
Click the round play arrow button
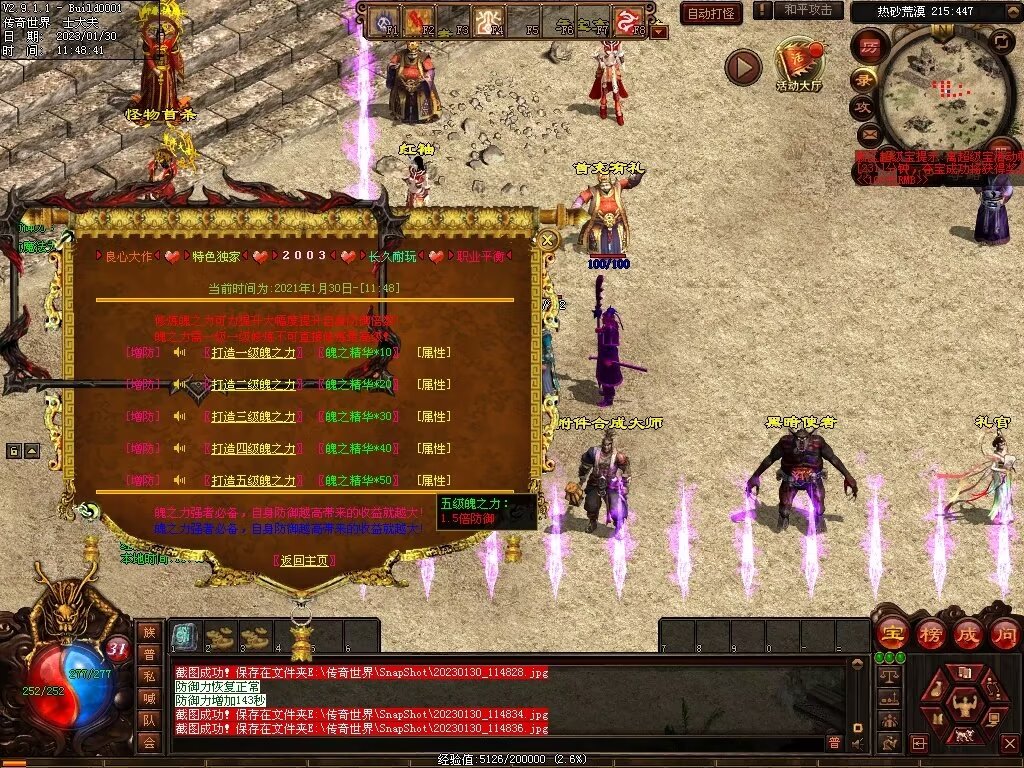pos(743,67)
